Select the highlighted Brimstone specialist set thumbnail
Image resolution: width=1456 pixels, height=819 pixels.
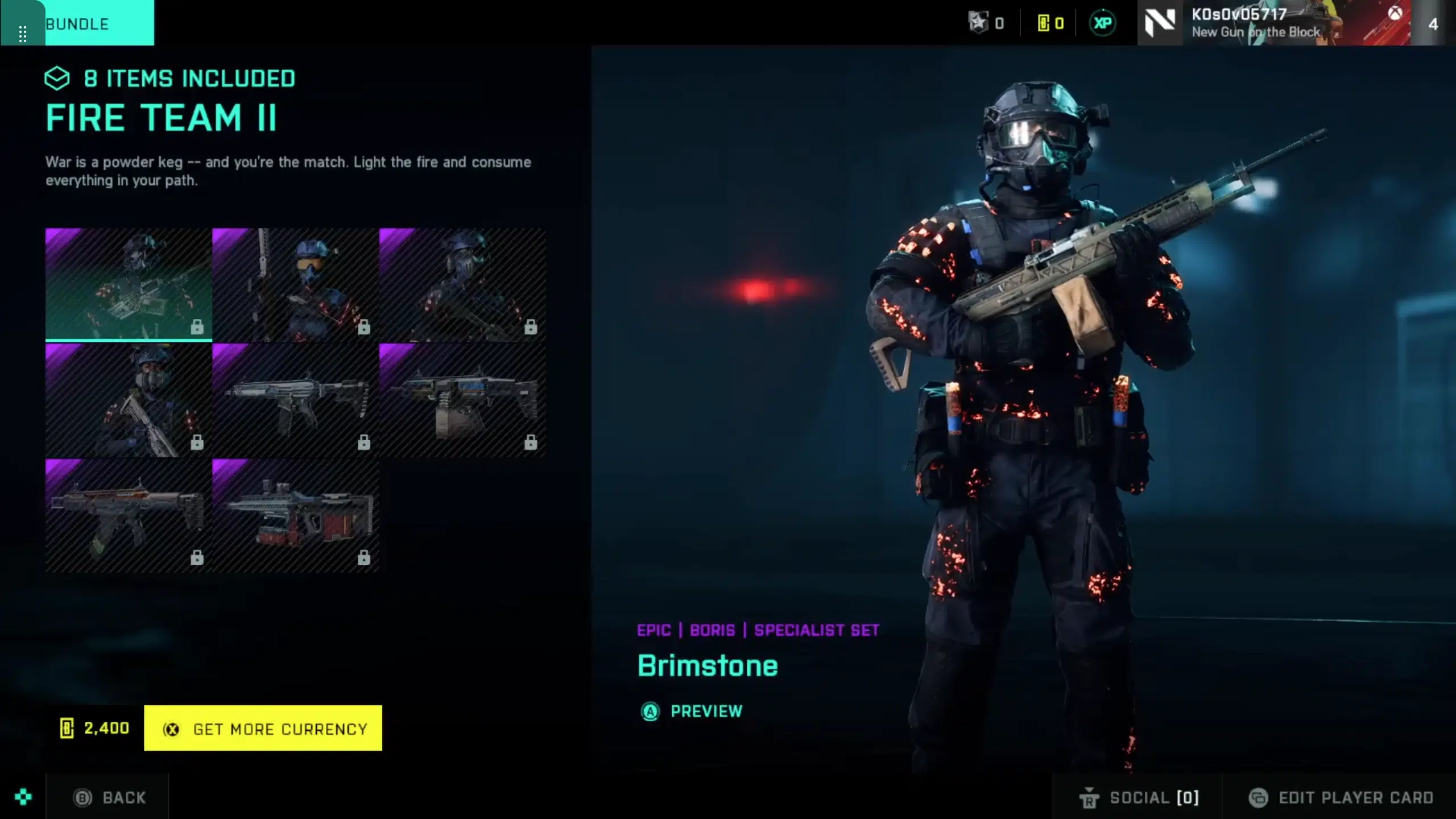[129, 284]
